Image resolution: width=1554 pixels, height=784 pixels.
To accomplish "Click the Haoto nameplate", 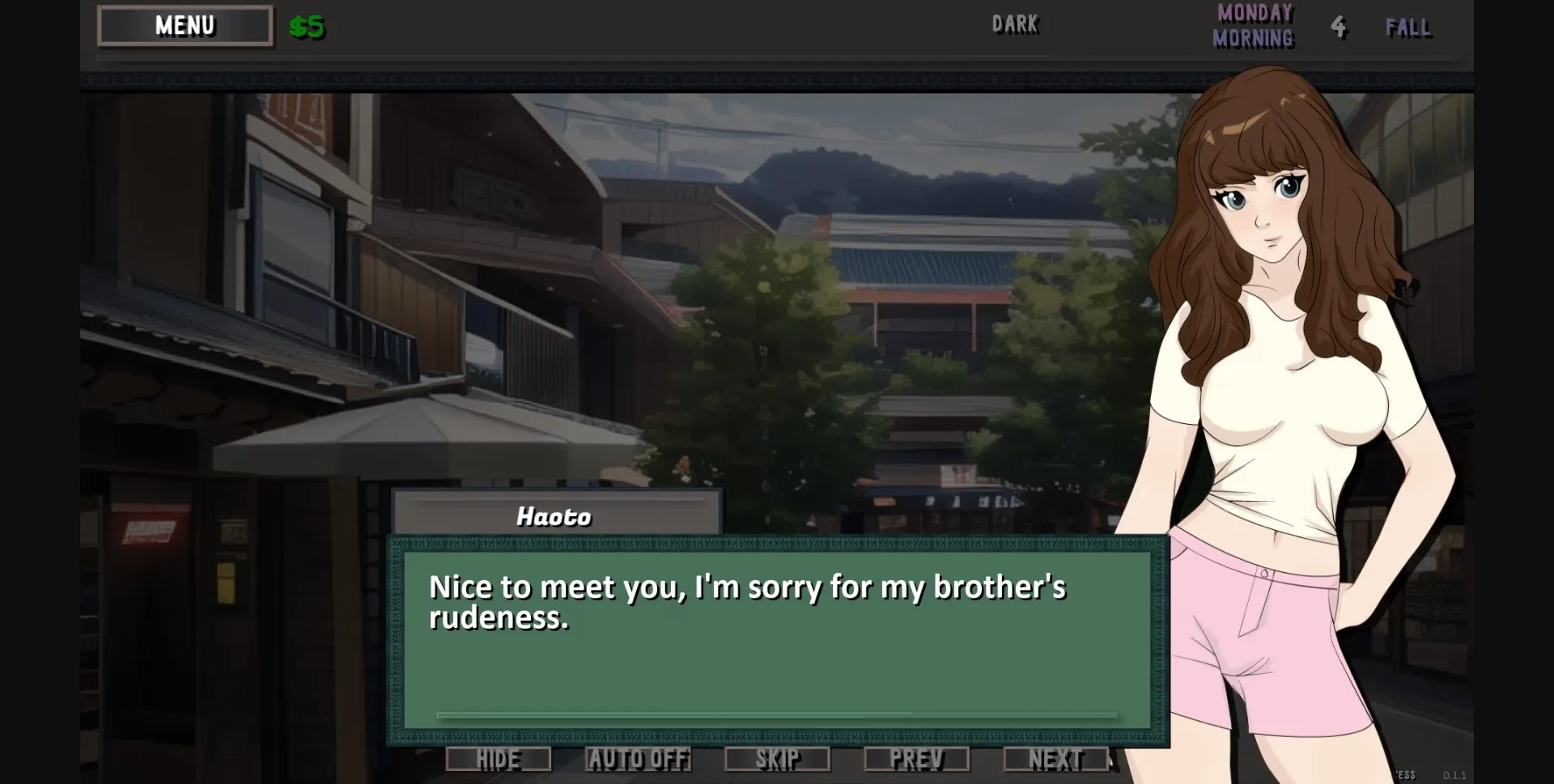I will pos(556,515).
